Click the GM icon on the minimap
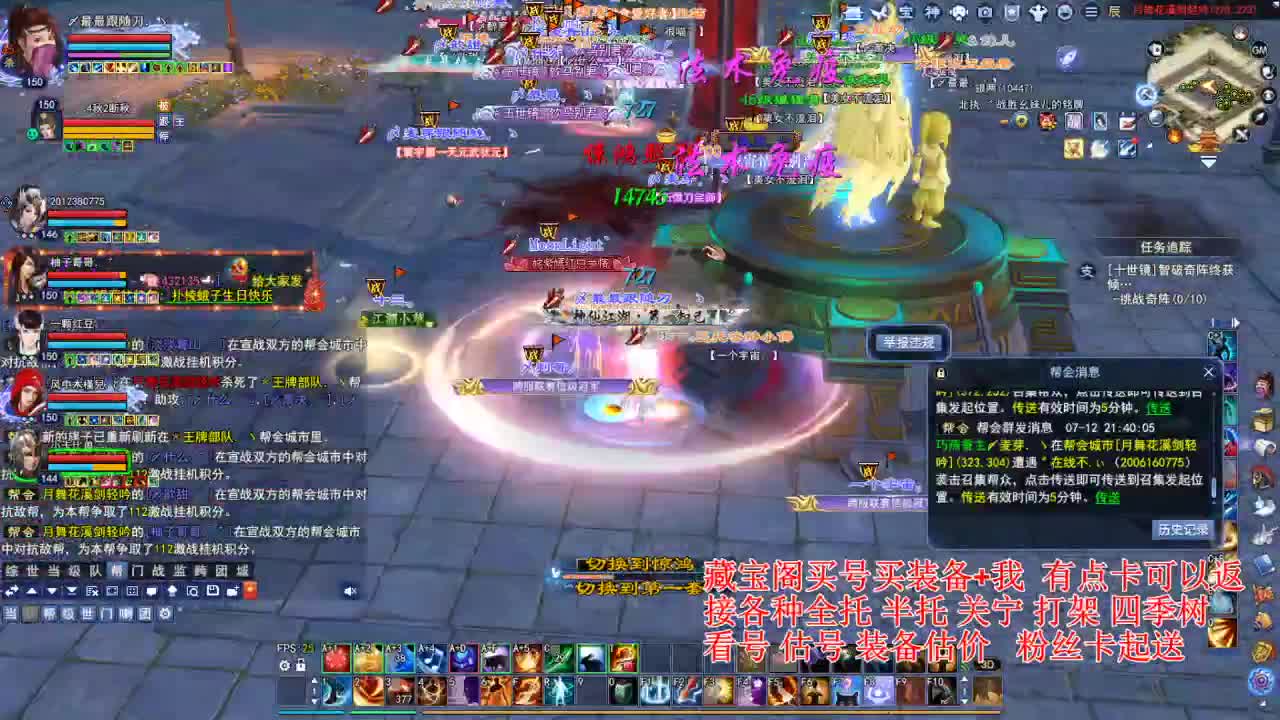Viewport: 1280px width, 720px height. (1260, 49)
